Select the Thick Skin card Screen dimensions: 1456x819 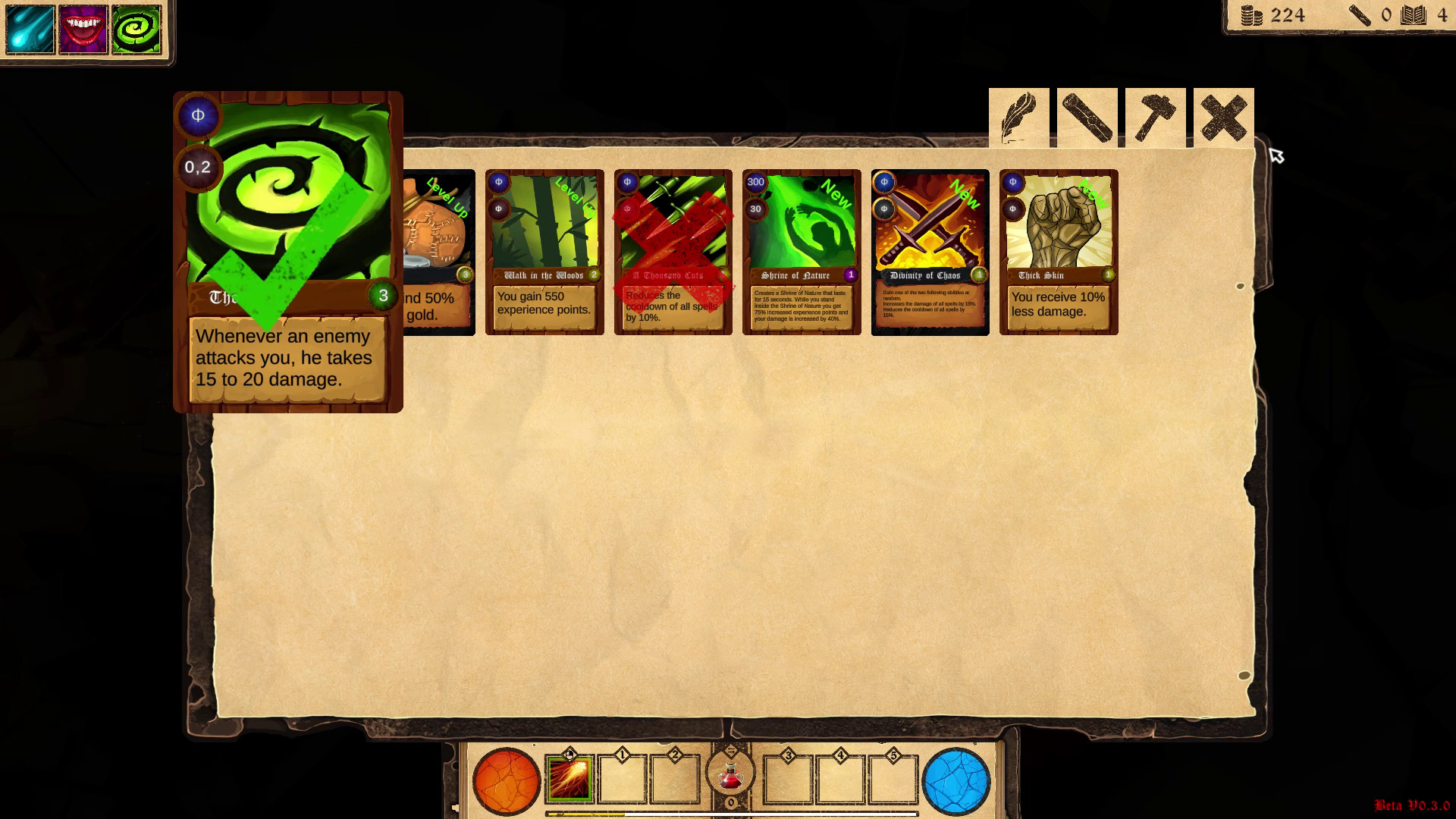tap(1059, 250)
